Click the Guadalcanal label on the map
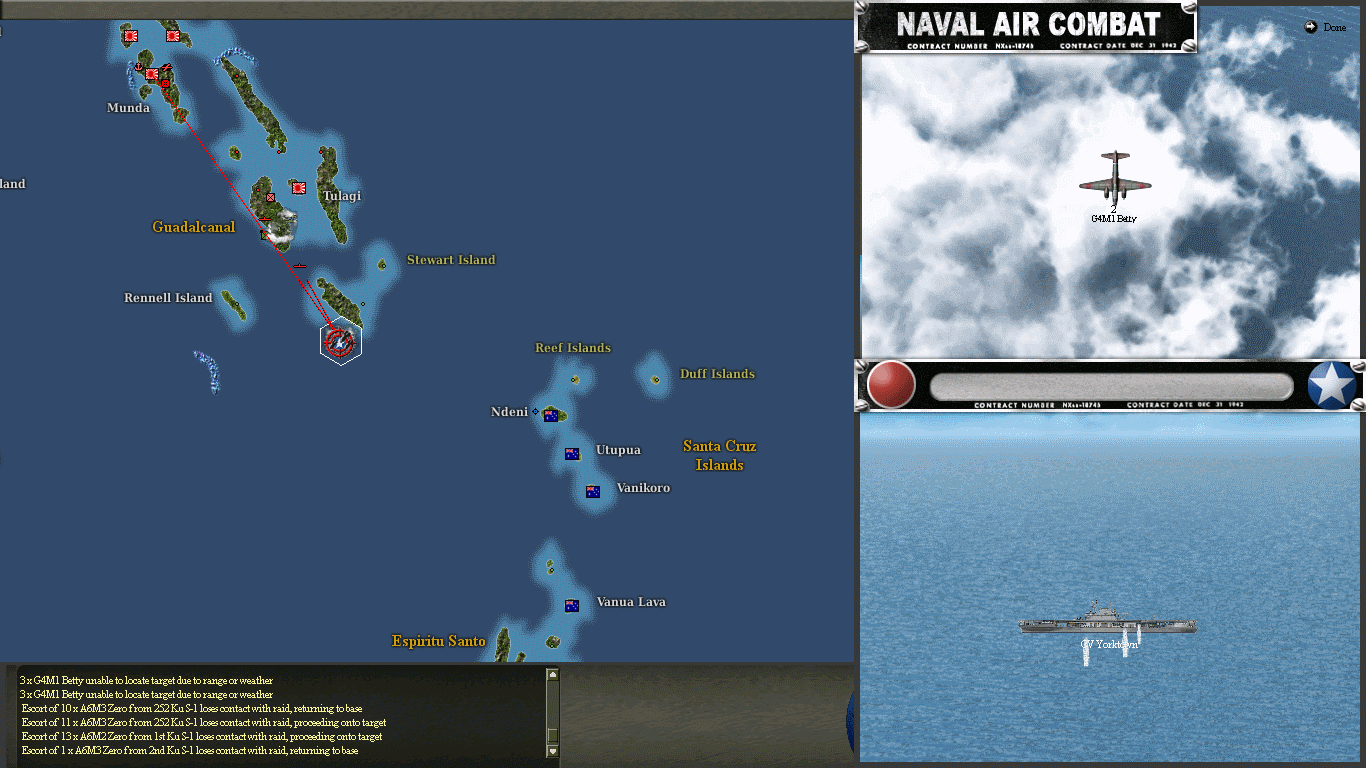The width and height of the screenshot is (1366, 768). click(x=194, y=227)
